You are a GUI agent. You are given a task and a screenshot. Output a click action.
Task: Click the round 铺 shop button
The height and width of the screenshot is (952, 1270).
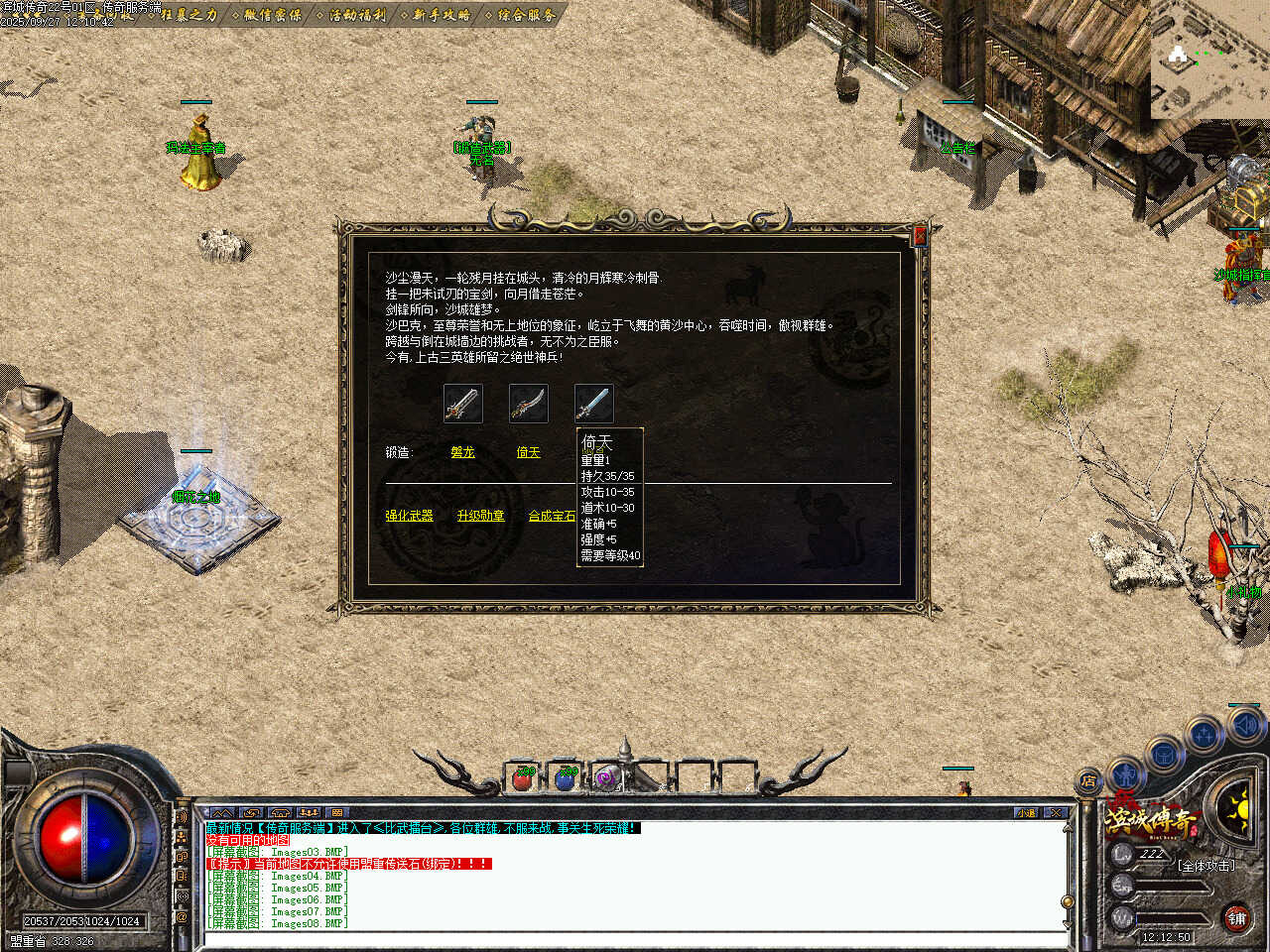click(x=1237, y=918)
